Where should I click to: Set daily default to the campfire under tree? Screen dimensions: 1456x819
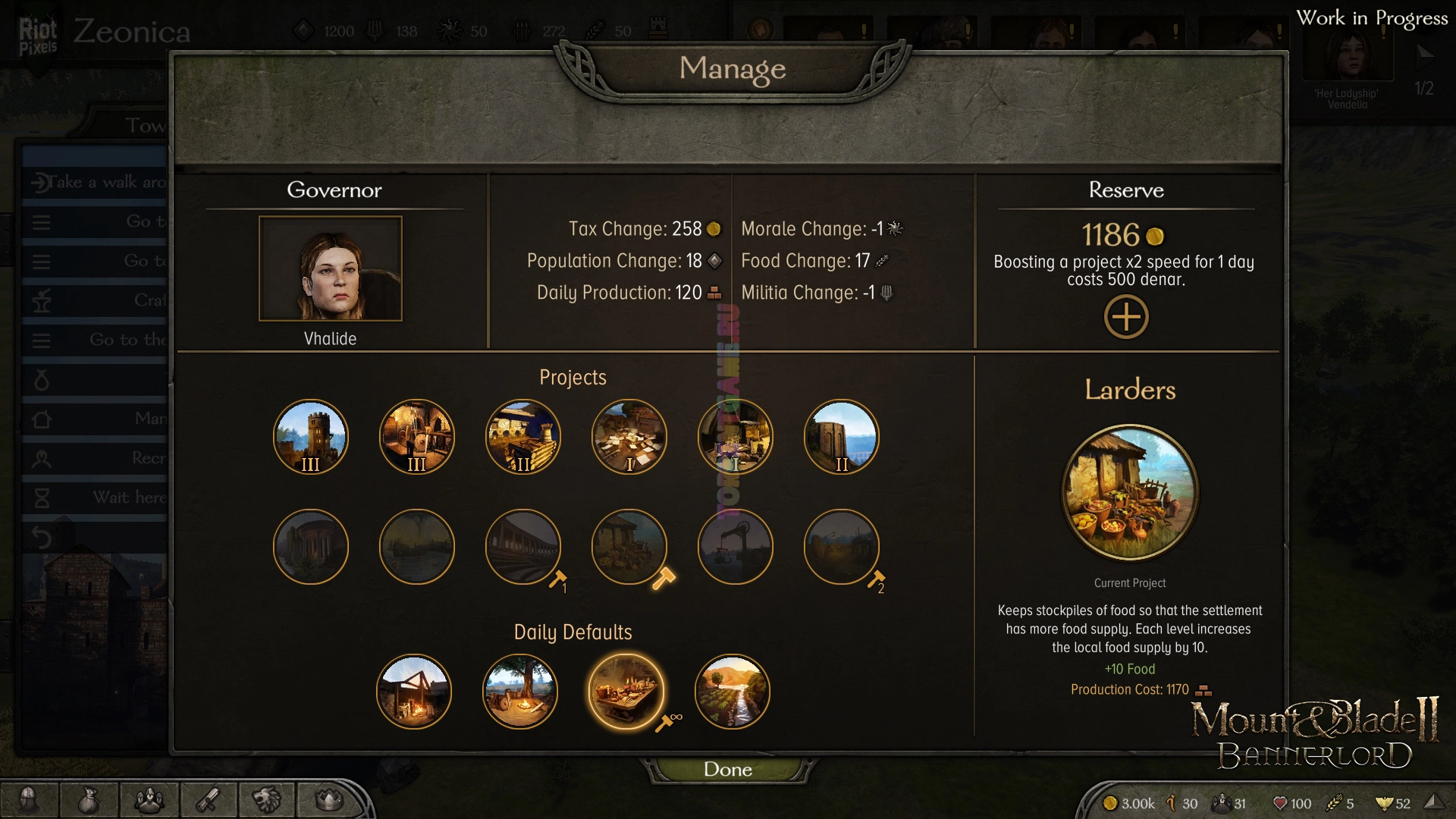(x=520, y=692)
